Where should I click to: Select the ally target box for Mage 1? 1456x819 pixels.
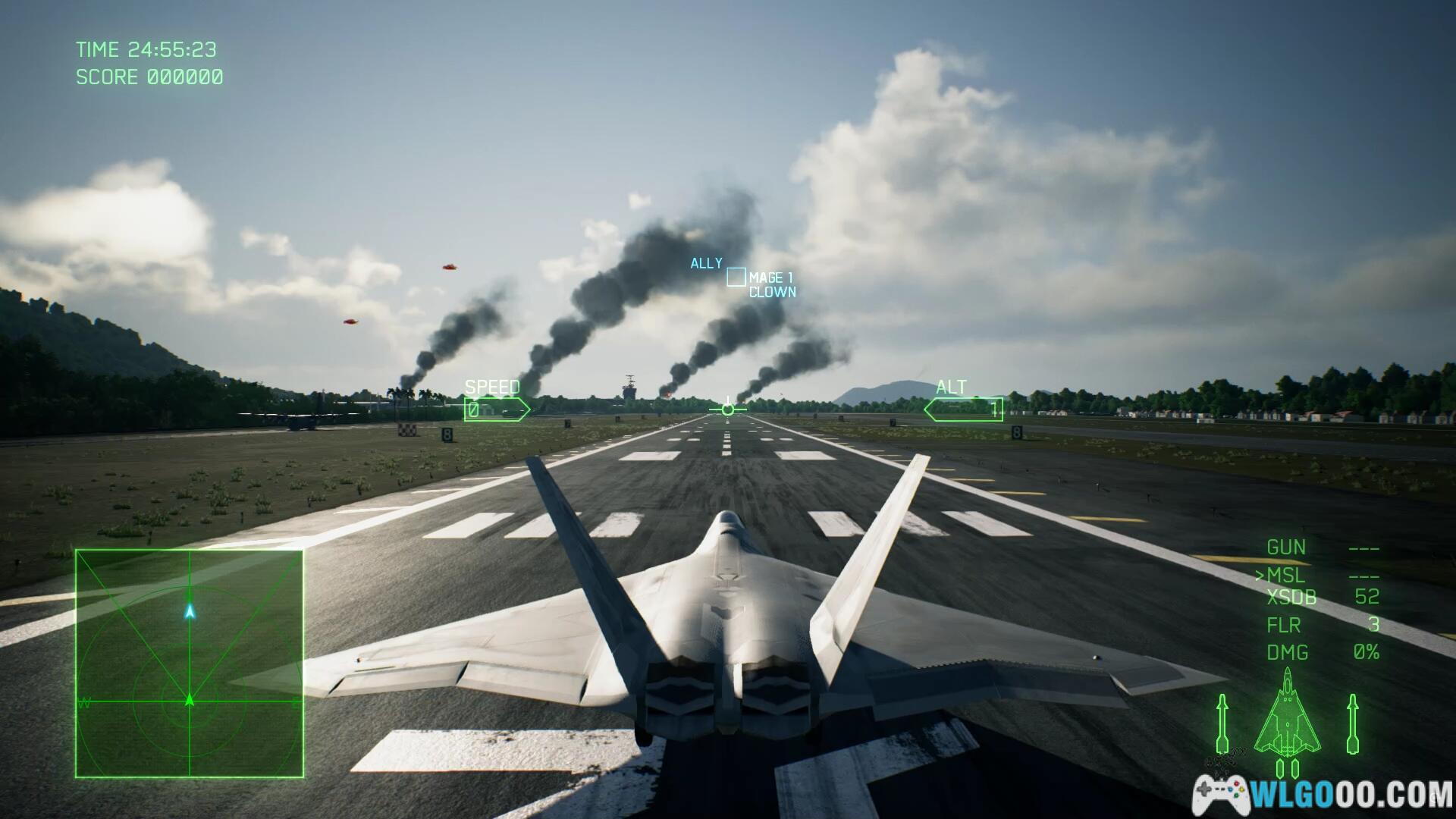(x=736, y=278)
